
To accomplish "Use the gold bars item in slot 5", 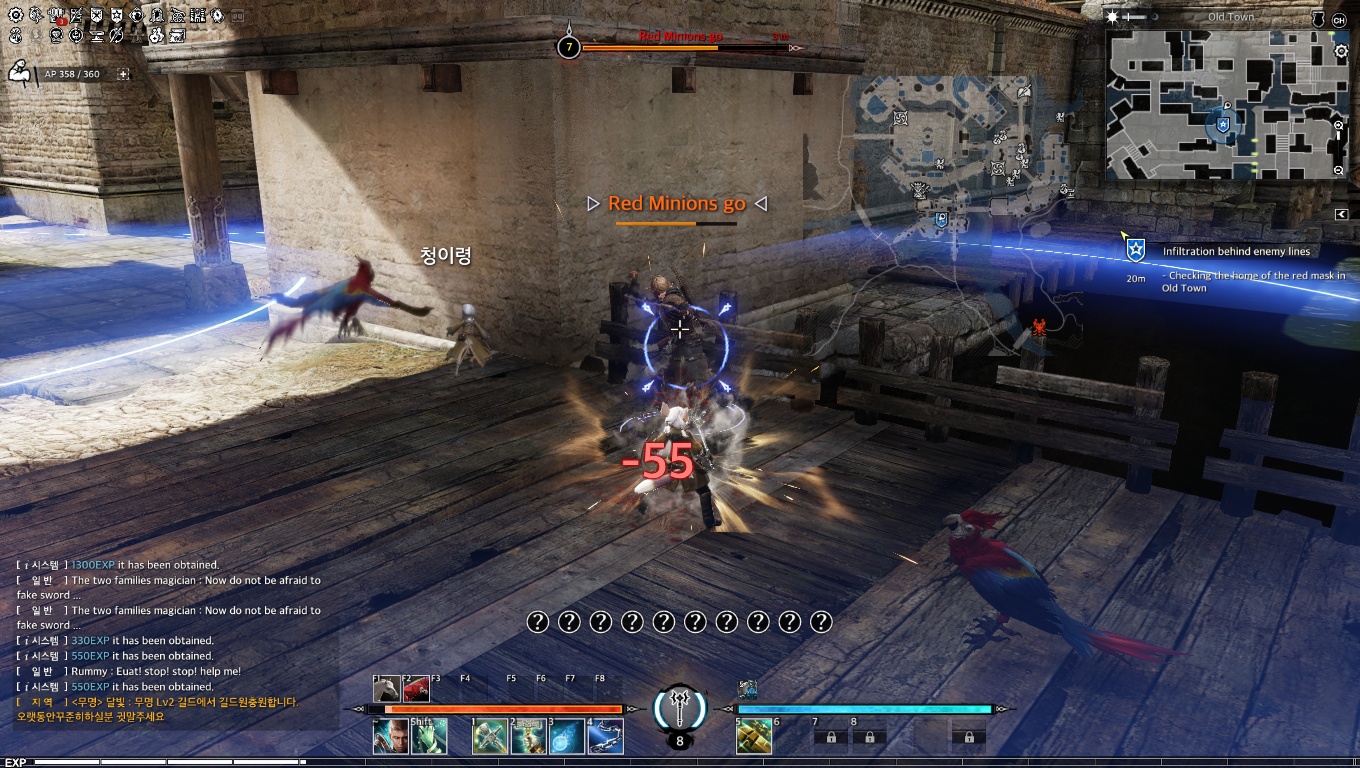I will tap(753, 737).
